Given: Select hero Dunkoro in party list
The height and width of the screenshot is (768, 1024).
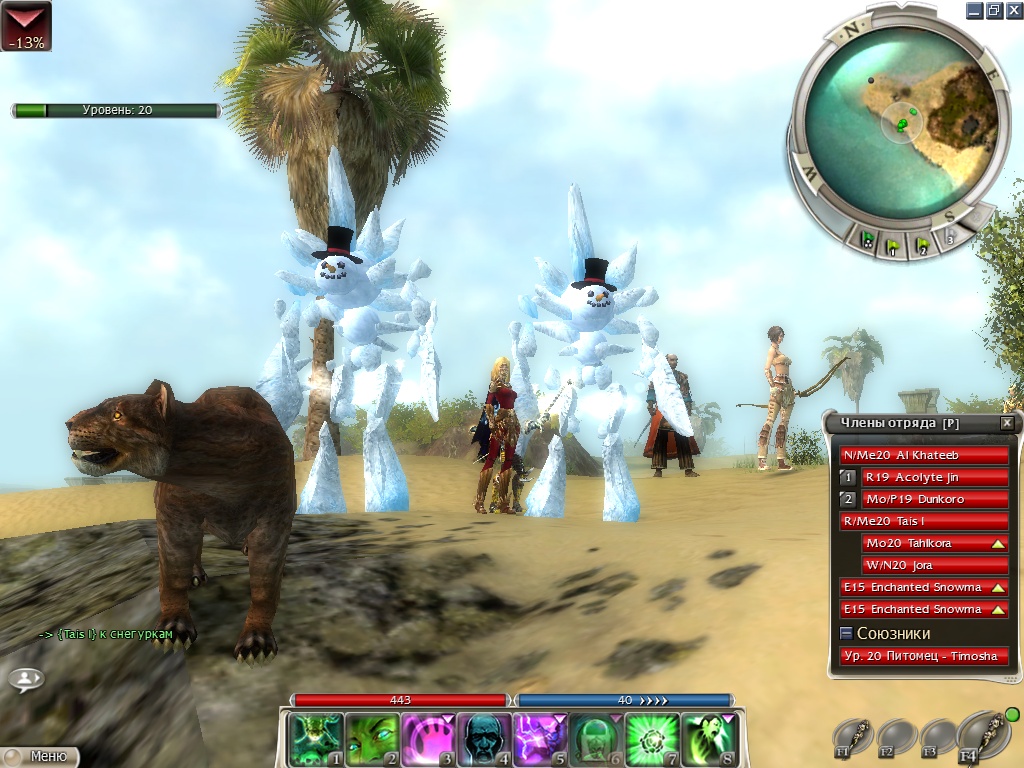Looking at the screenshot, I should tap(934, 499).
